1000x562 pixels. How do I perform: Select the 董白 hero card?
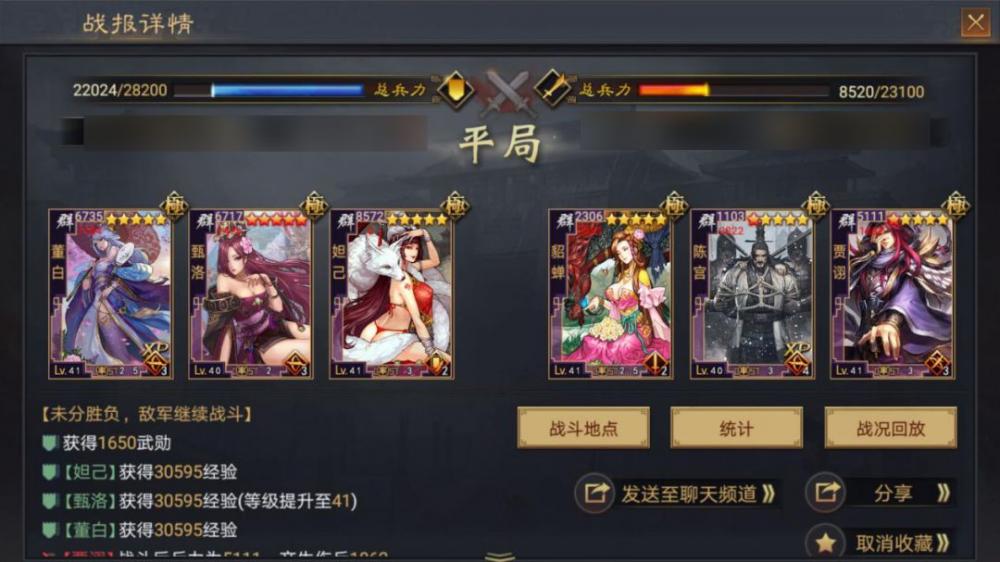coord(110,294)
